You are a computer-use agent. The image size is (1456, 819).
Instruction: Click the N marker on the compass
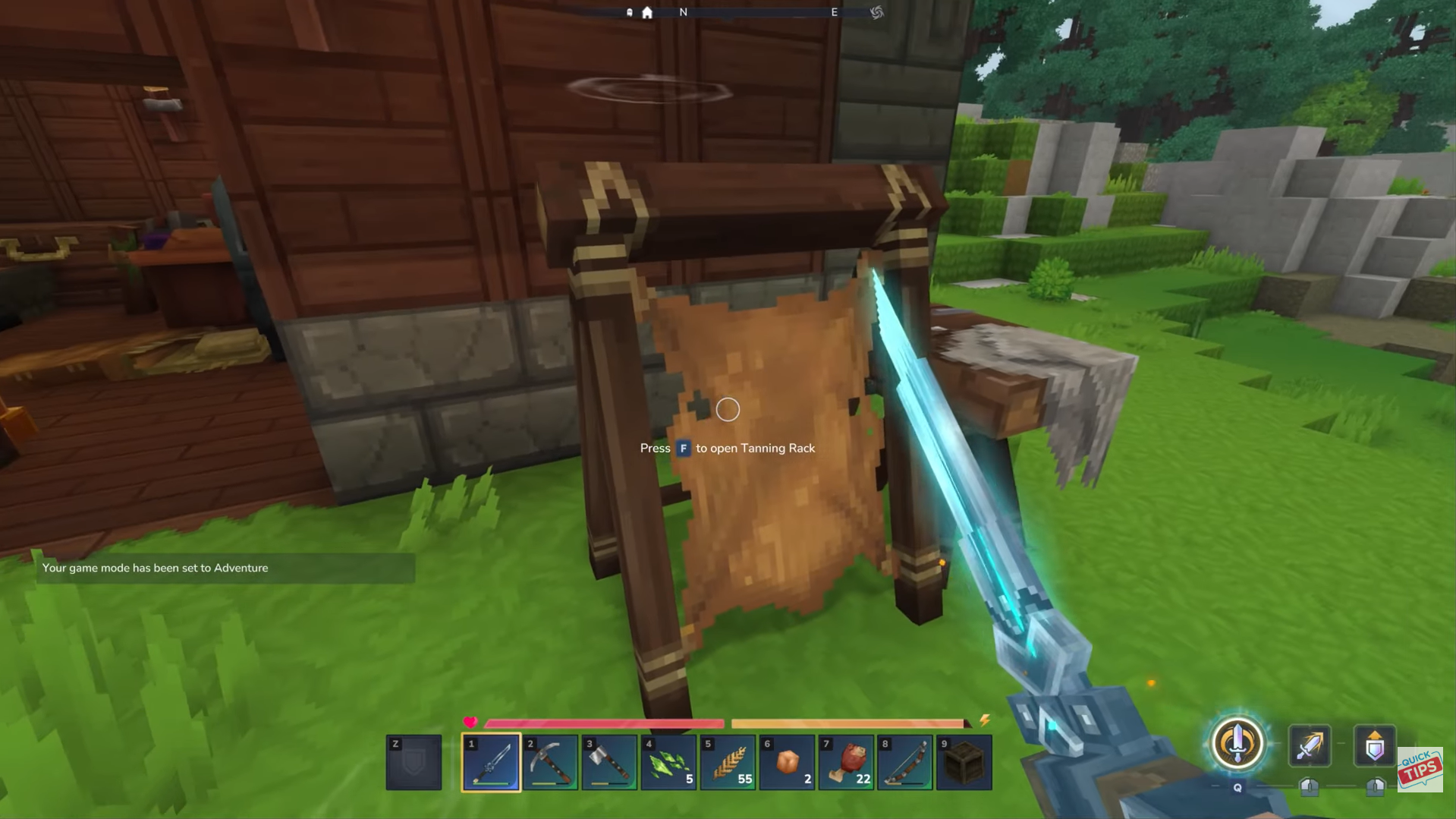(683, 12)
